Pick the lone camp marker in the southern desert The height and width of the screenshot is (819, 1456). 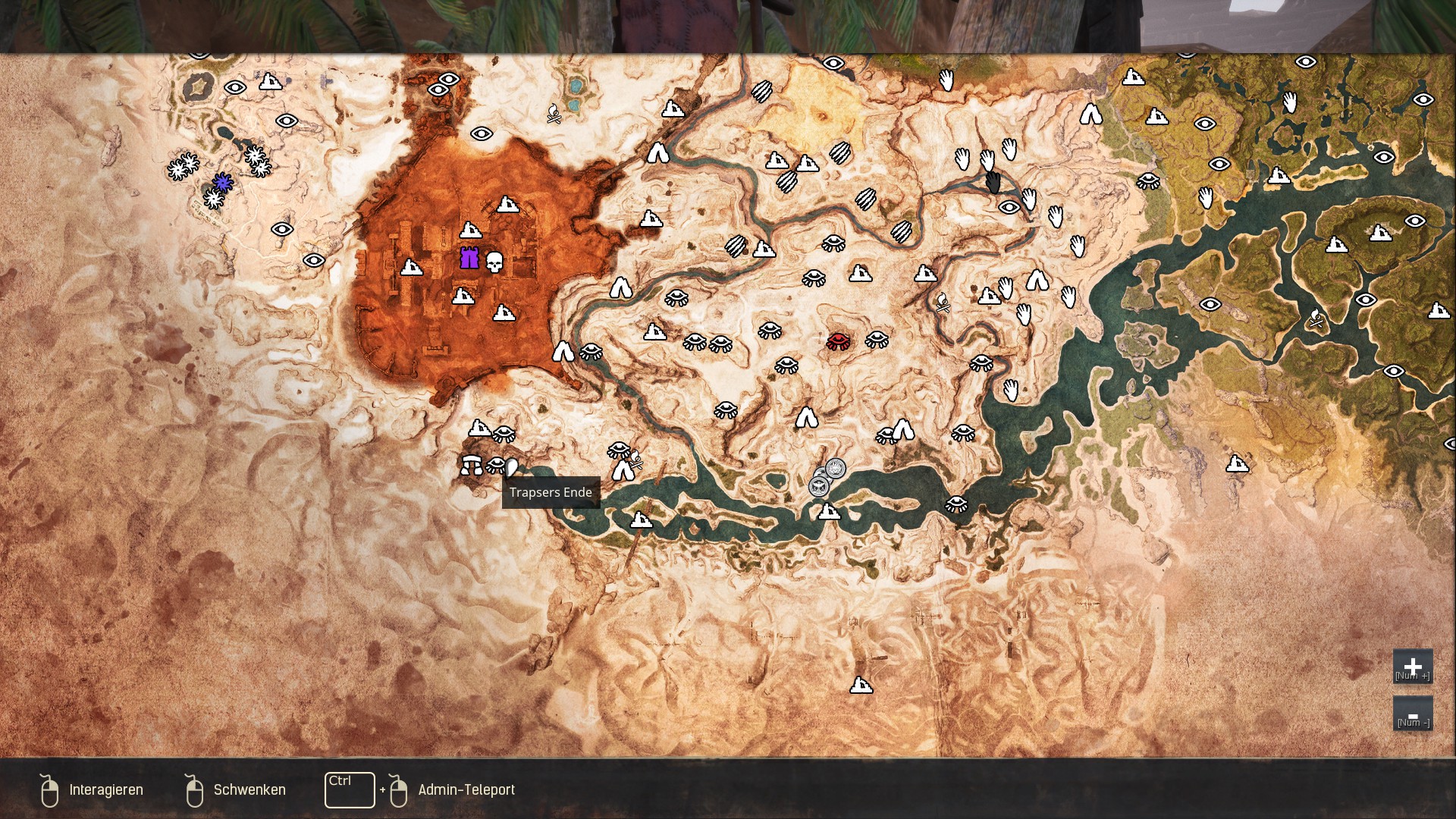tap(861, 686)
